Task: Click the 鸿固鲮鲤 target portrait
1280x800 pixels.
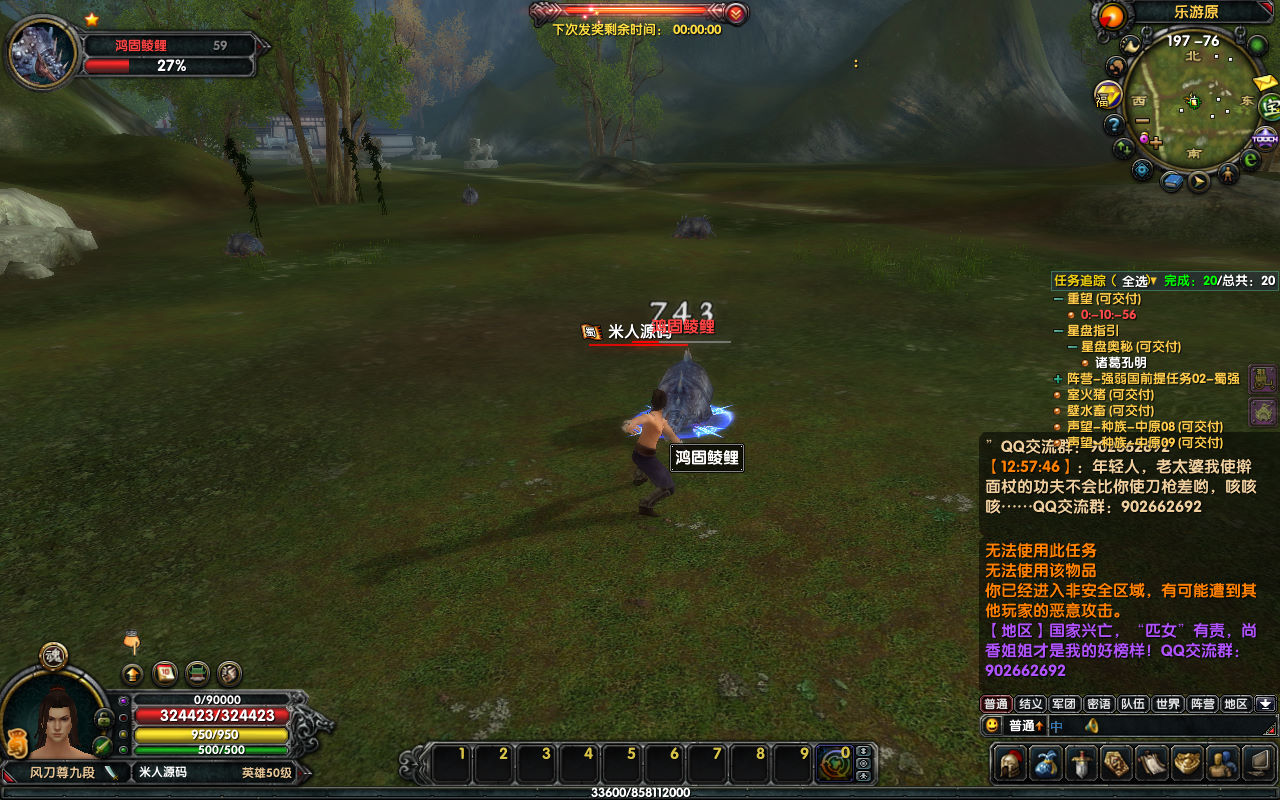Action: tap(43, 52)
